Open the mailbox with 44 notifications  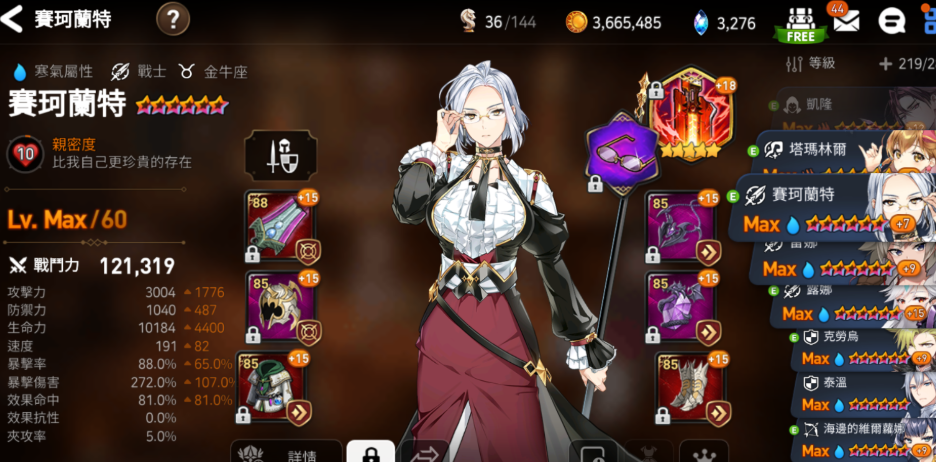click(846, 21)
